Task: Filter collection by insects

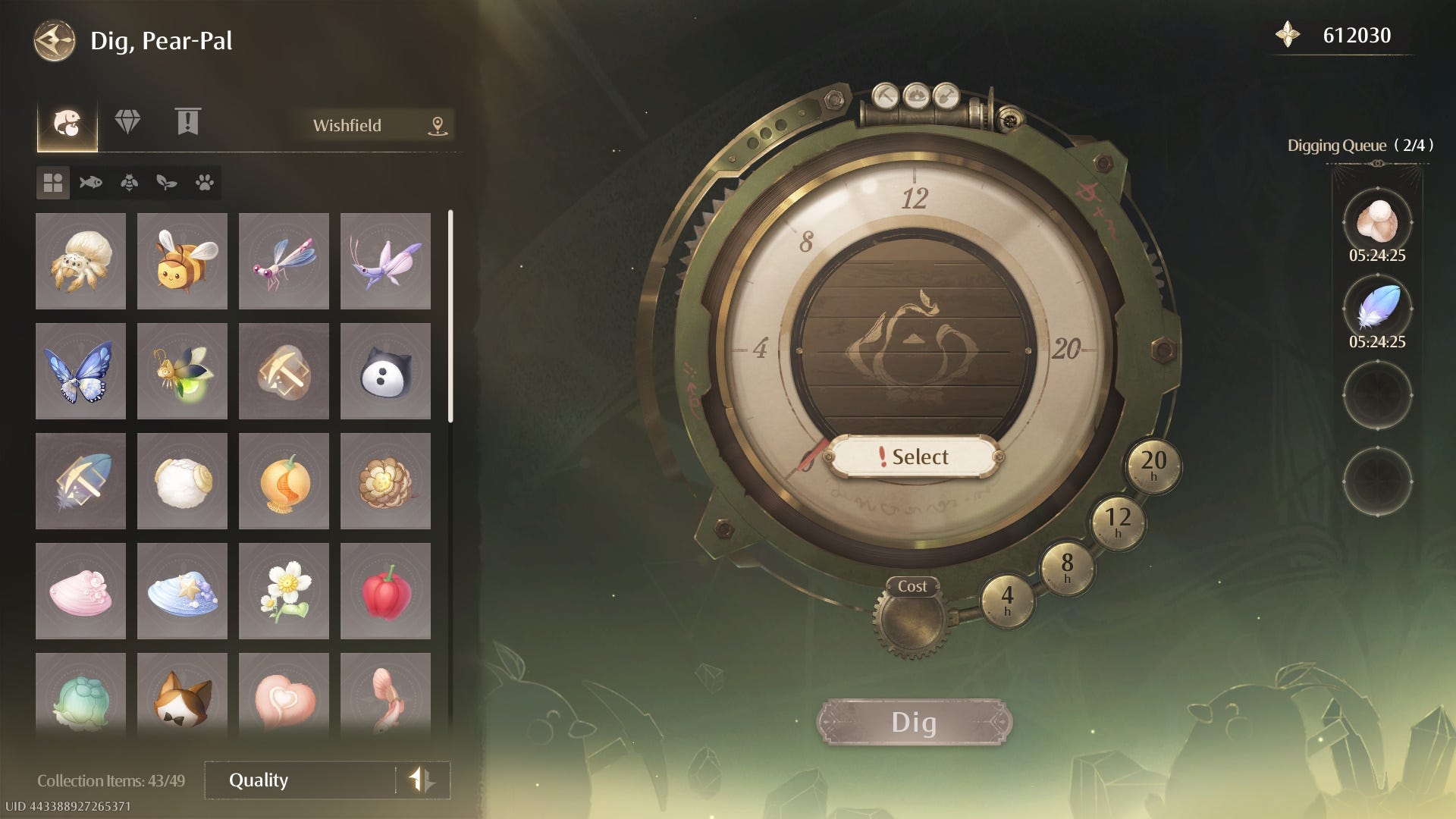Action: (x=129, y=183)
